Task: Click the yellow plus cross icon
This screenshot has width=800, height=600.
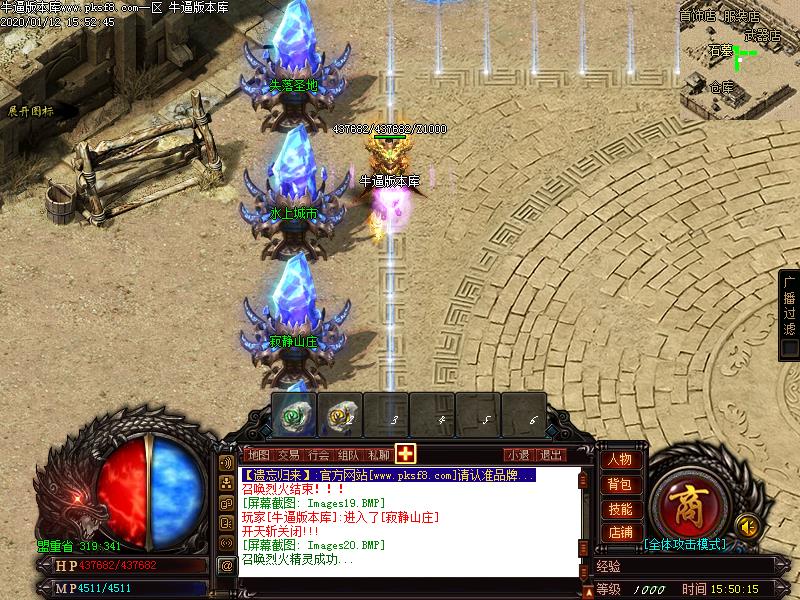Action: [x=405, y=453]
